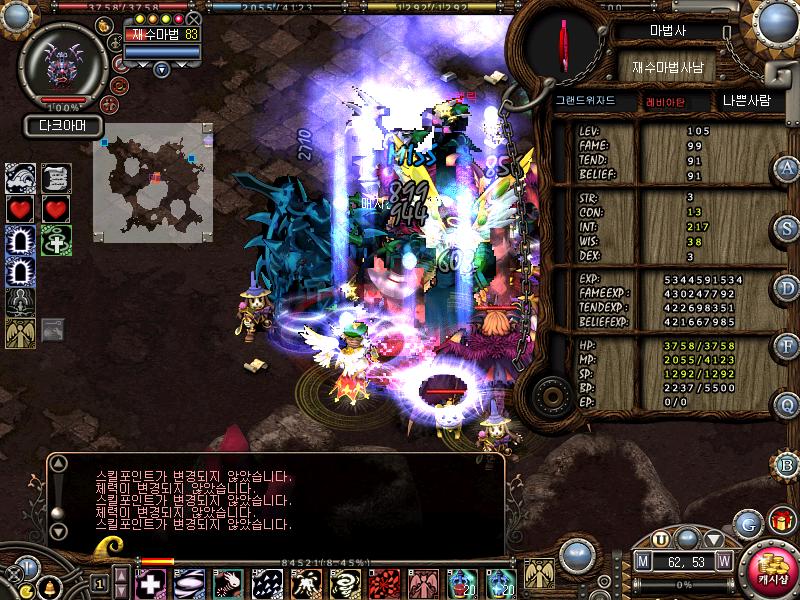Click the round S side button
This screenshot has width=800, height=600.
pyautogui.click(x=787, y=228)
